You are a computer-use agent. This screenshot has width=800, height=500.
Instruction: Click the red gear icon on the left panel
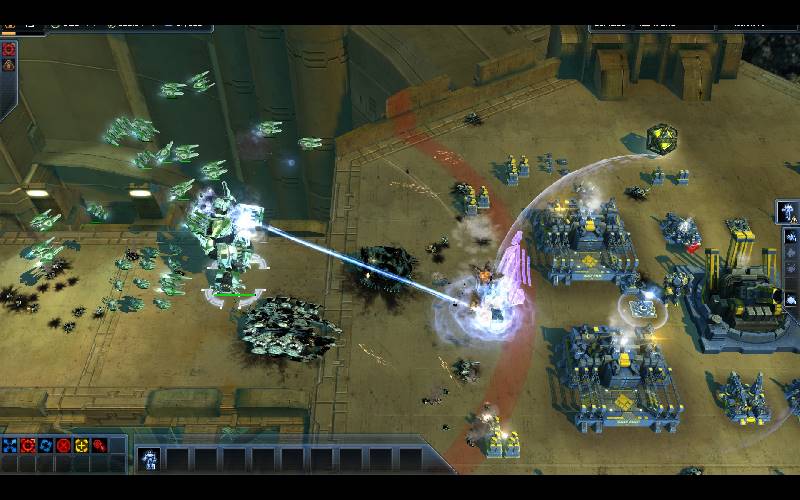coord(9,48)
